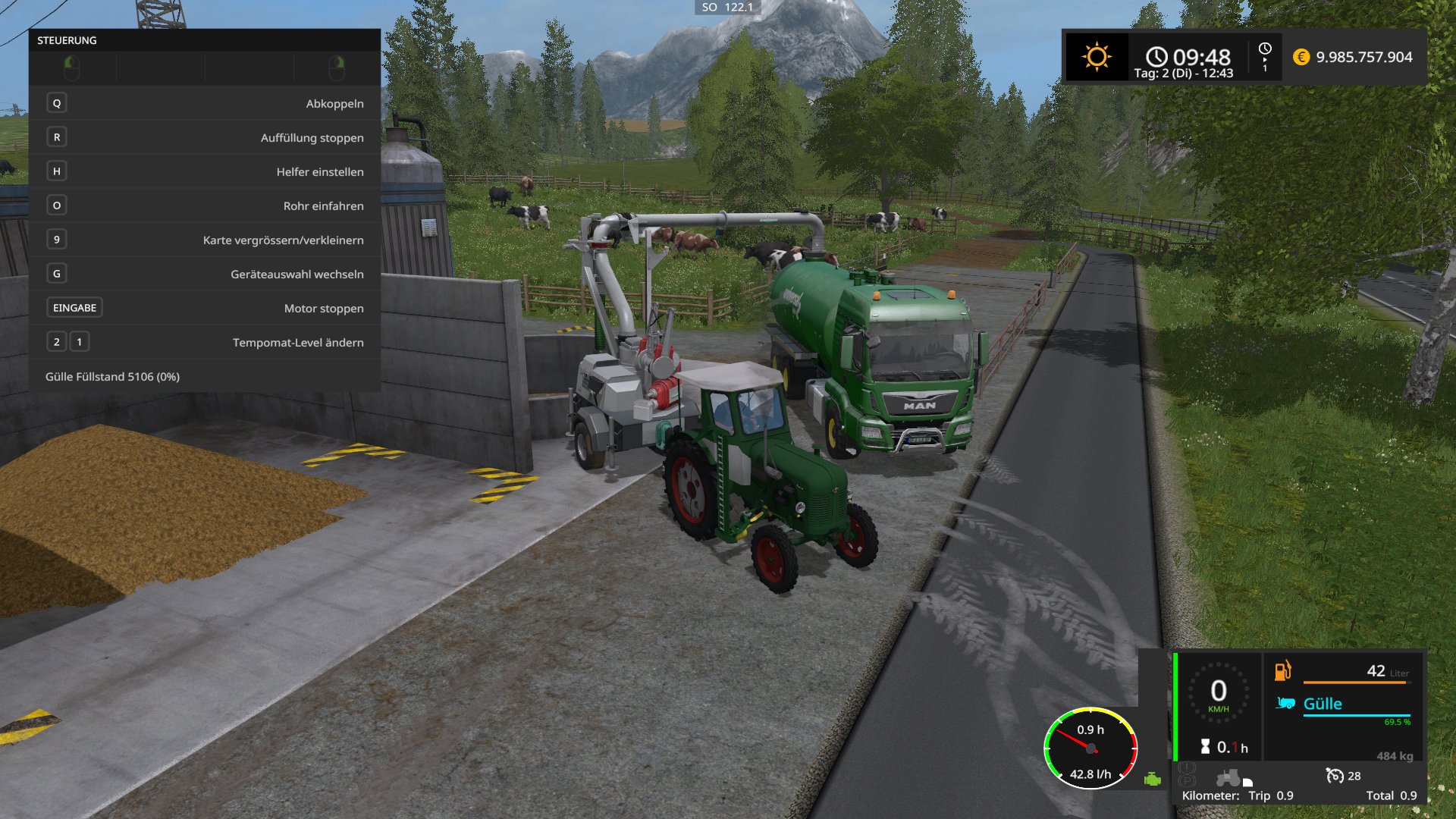
Task: Click the grey tractor vehicle icon
Action: 1228,778
